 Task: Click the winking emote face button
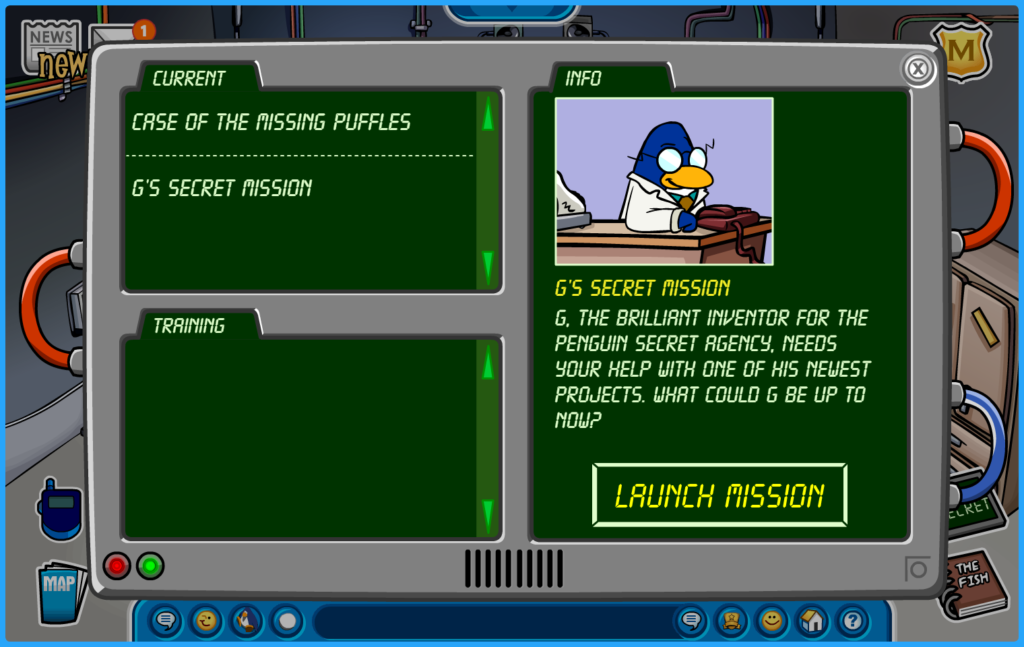206,621
